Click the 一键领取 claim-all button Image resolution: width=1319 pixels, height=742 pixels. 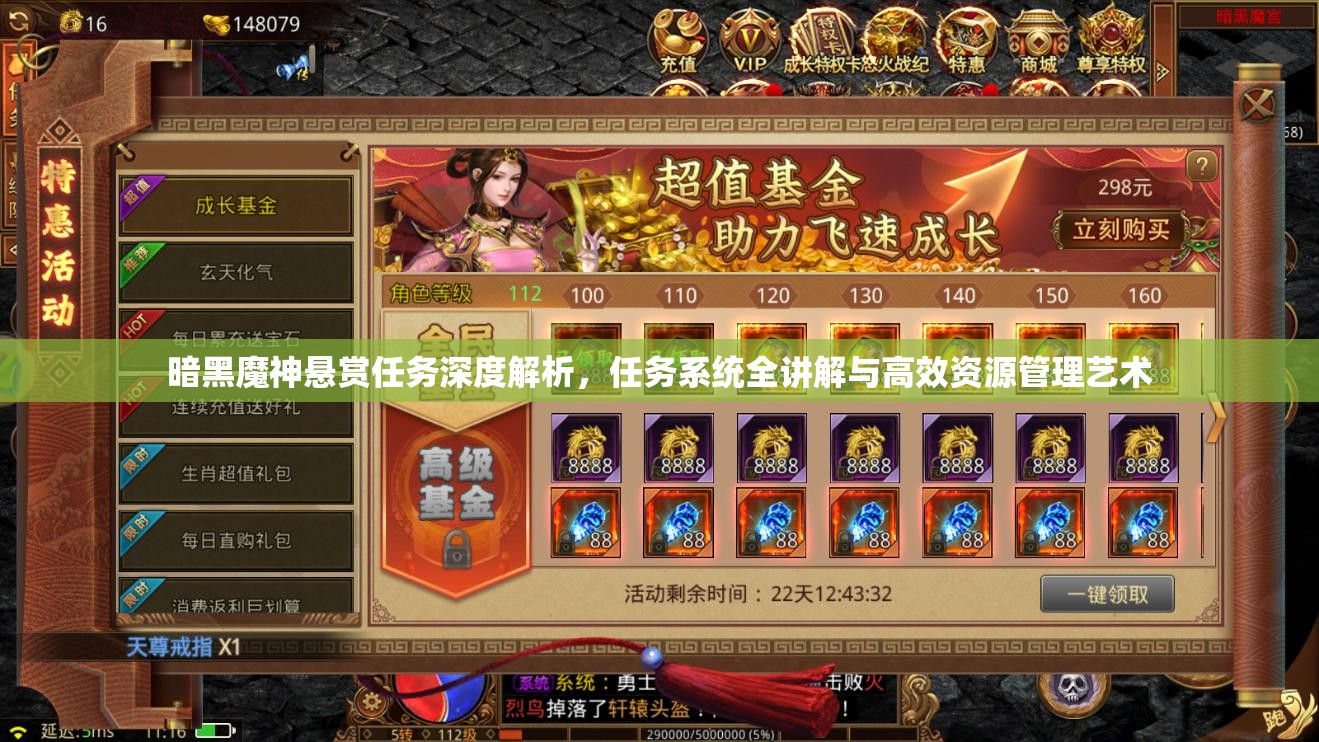point(1106,593)
